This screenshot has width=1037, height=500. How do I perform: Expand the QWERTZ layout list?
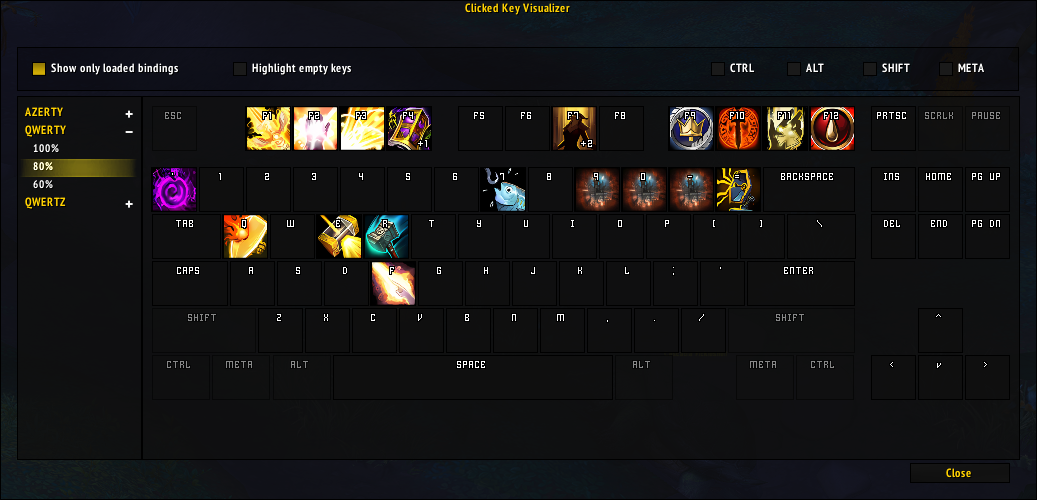coord(129,204)
